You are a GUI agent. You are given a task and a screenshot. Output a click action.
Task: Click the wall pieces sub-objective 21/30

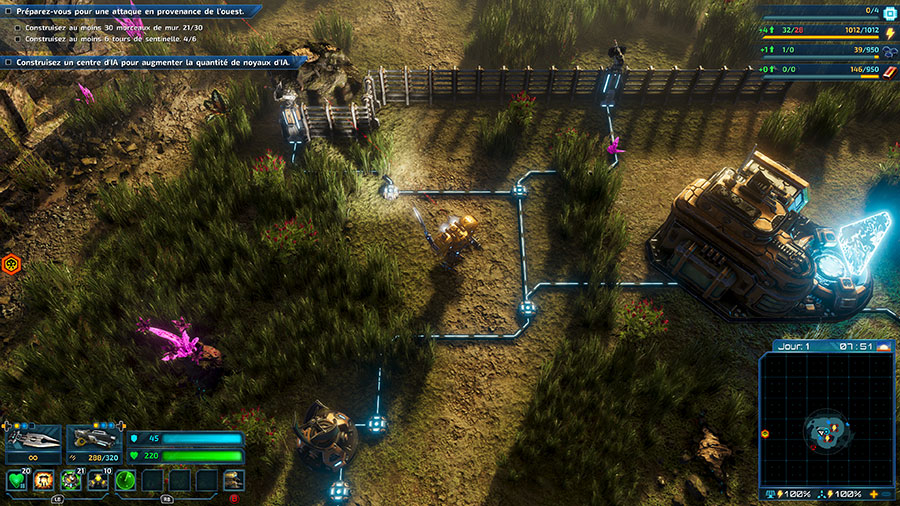click(108, 27)
